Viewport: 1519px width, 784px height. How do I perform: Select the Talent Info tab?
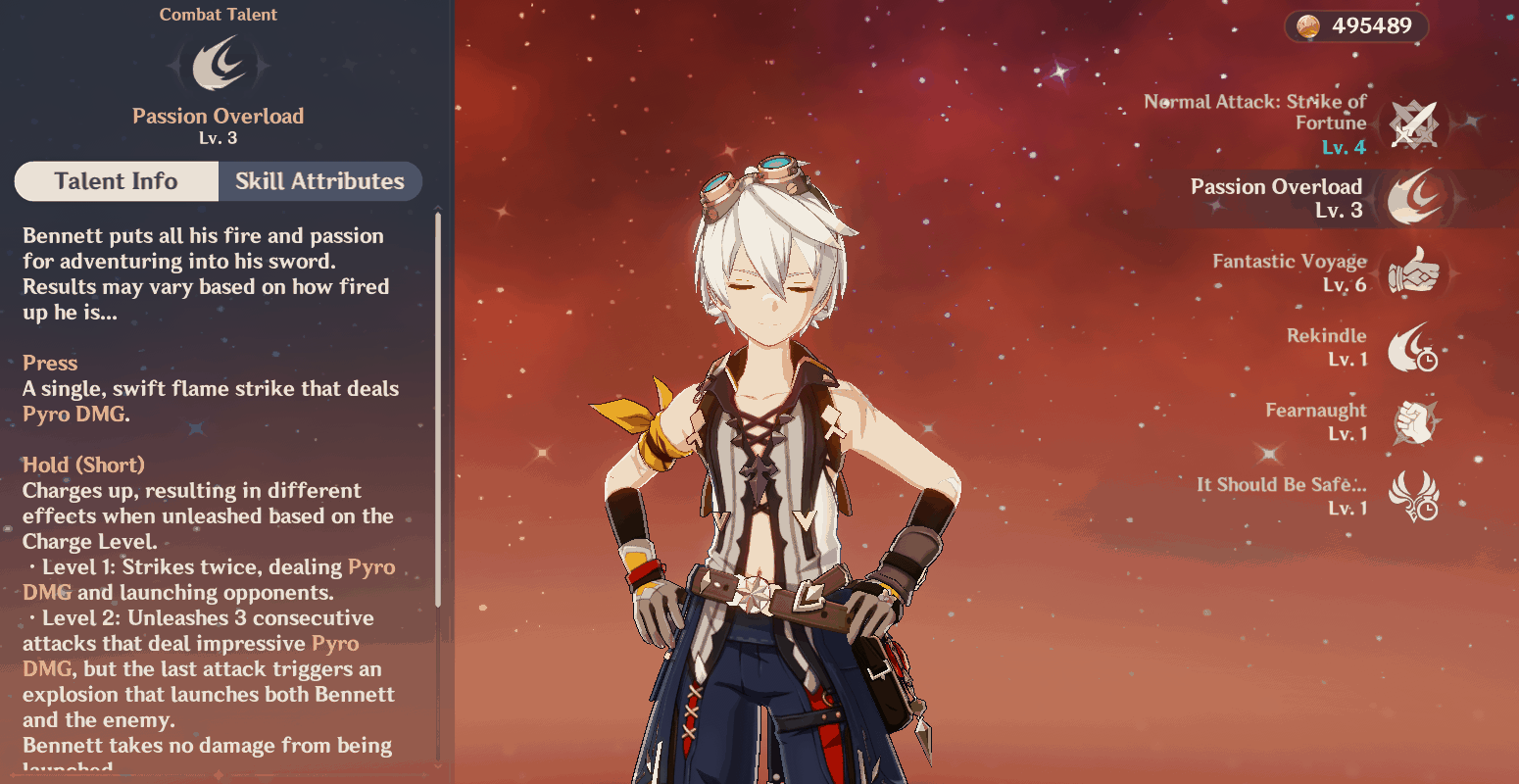(116, 181)
